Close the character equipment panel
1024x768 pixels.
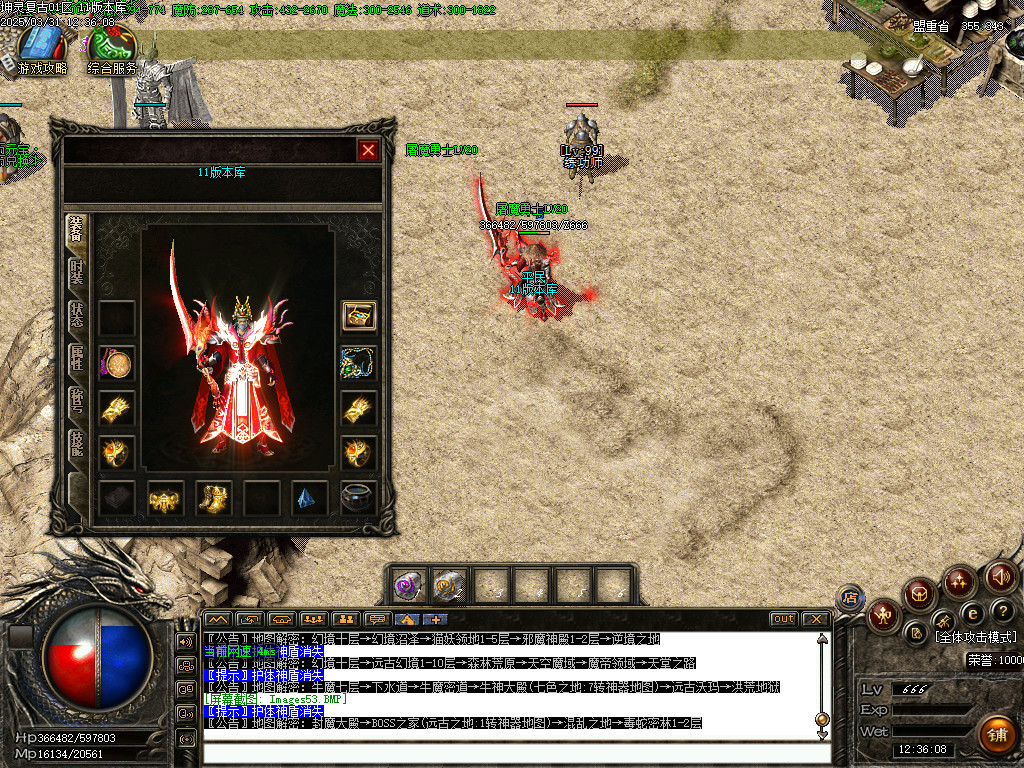pos(368,150)
